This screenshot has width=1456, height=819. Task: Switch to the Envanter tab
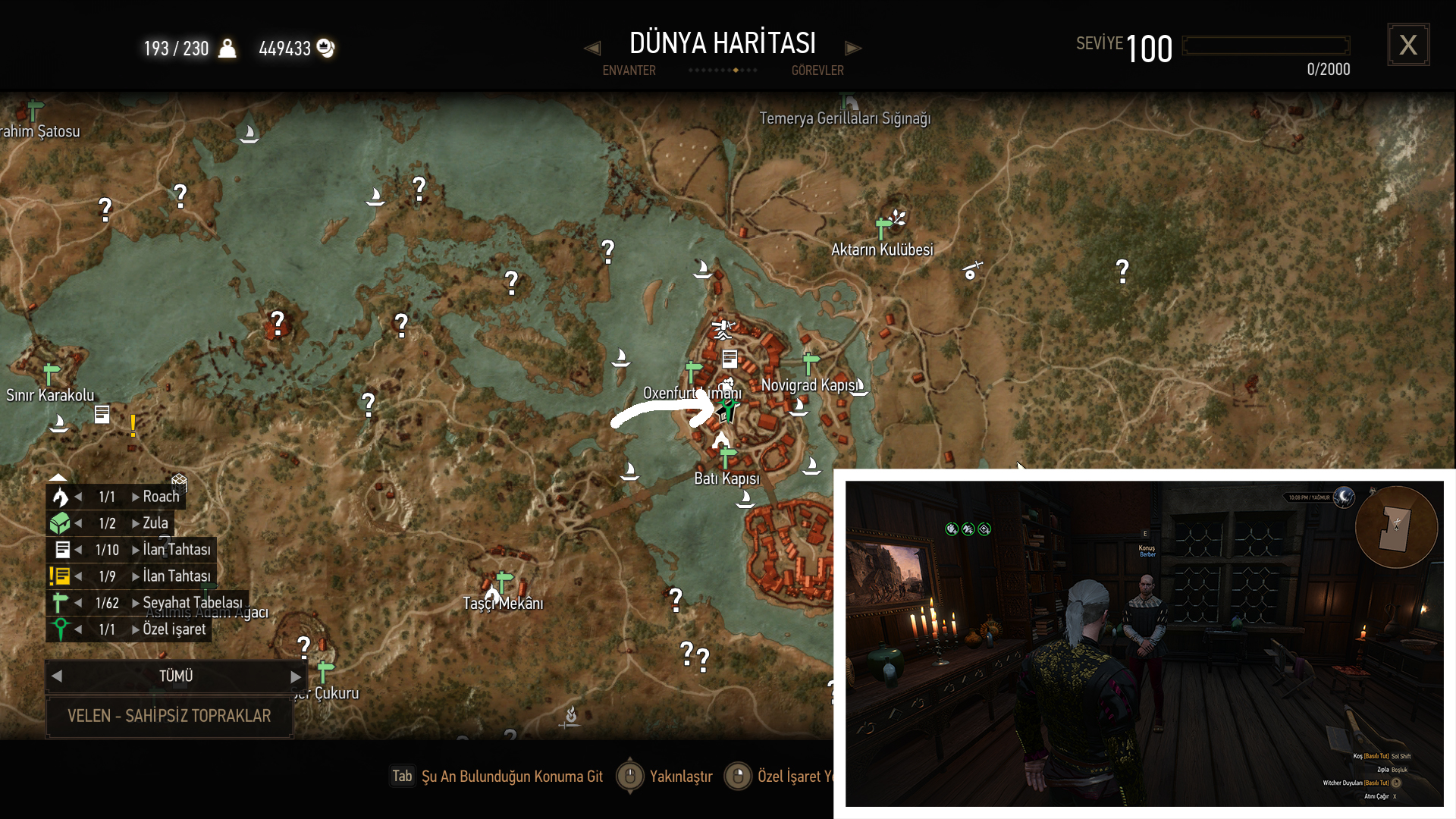click(629, 71)
